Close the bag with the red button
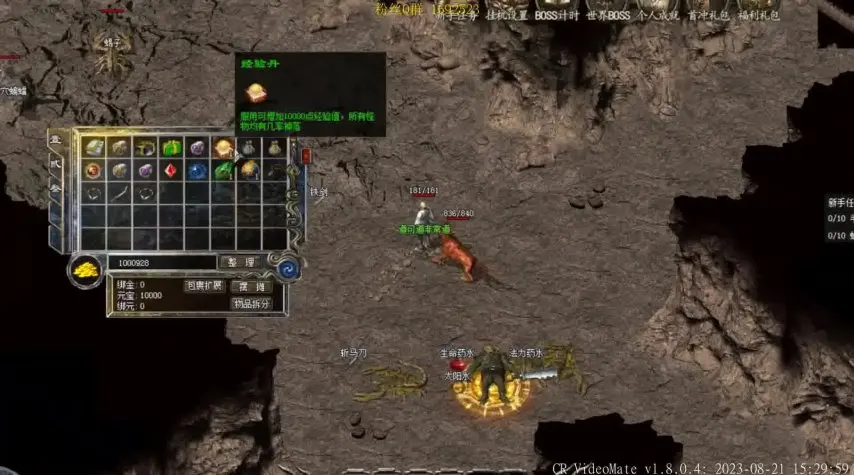Image resolution: width=854 pixels, height=475 pixels. pyautogui.click(x=306, y=156)
